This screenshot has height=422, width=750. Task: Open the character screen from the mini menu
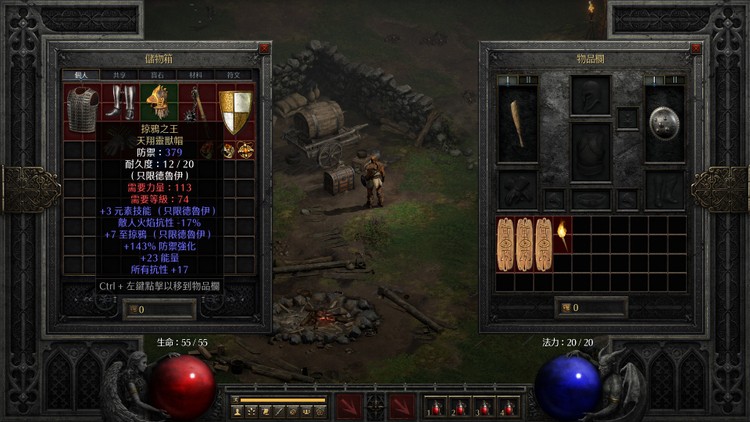pyautogui.click(x=239, y=411)
